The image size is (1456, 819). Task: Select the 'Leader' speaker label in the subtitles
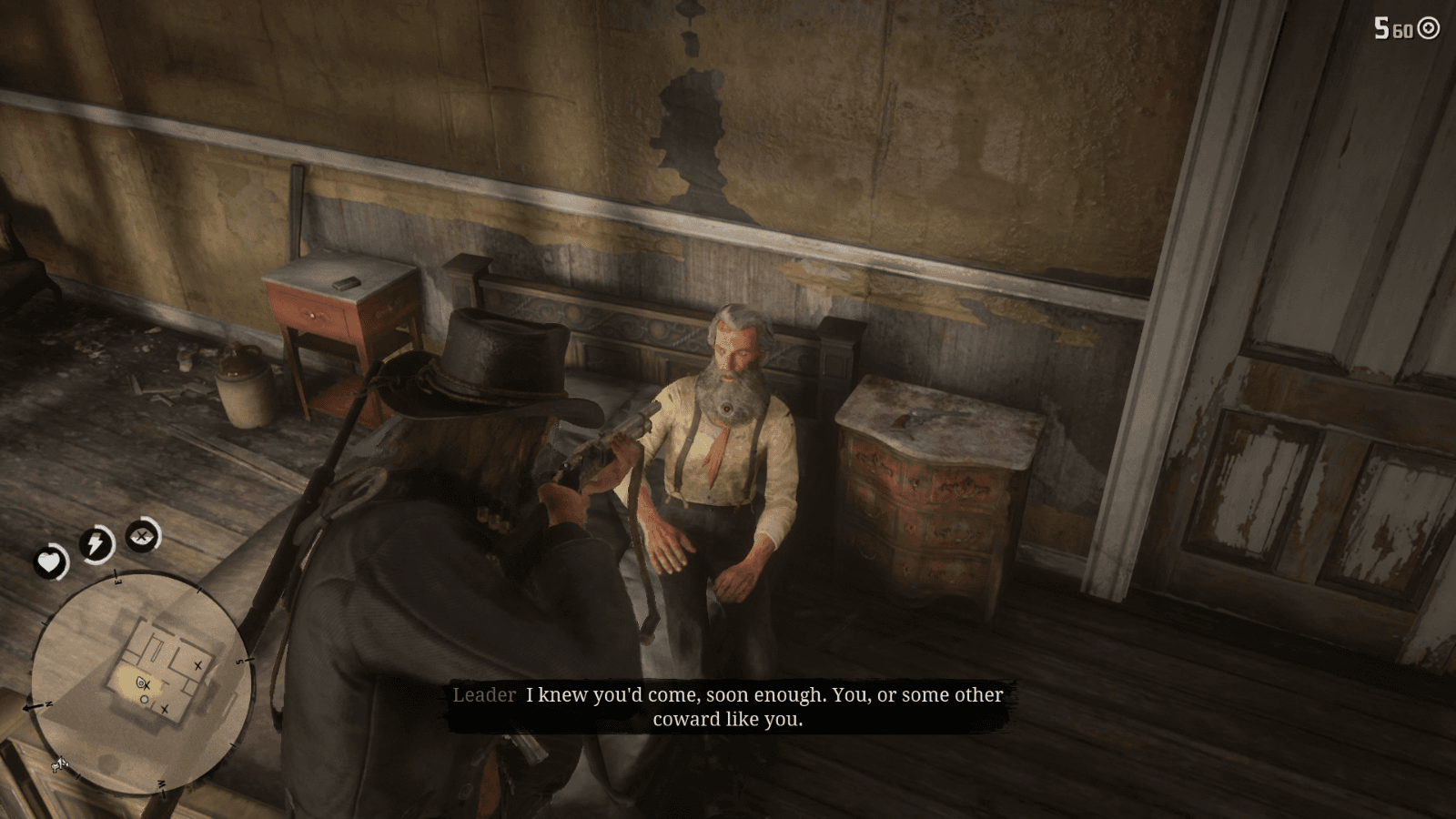tap(482, 695)
